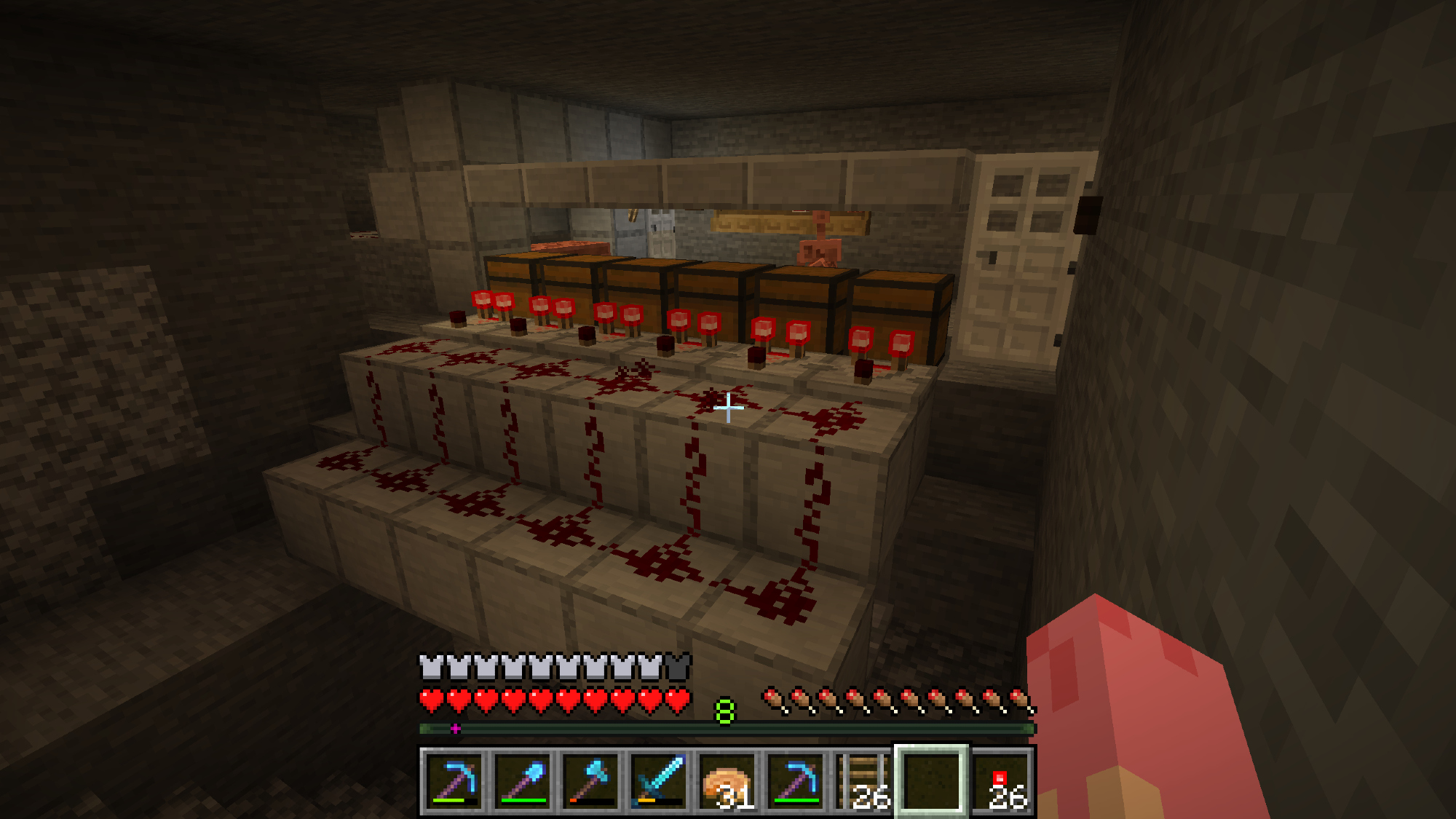Select the diamond shovel hotbar slot
The width and height of the screenshot is (1456, 819).
coord(522,781)
